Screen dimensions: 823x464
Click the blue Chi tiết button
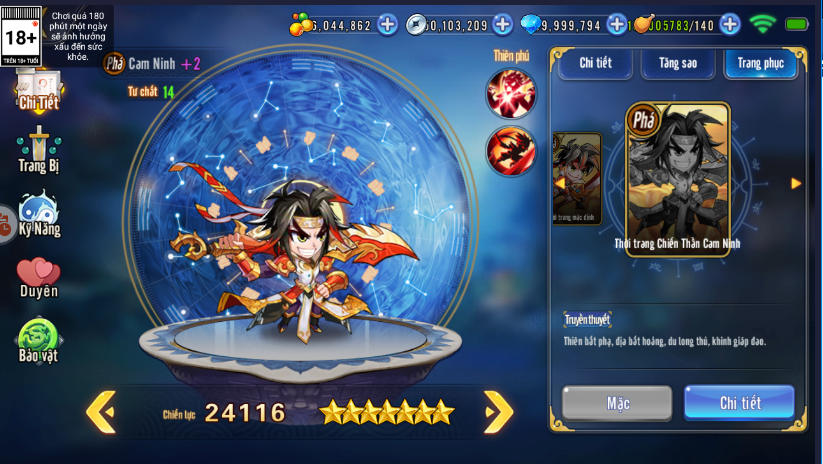point(740,403)
